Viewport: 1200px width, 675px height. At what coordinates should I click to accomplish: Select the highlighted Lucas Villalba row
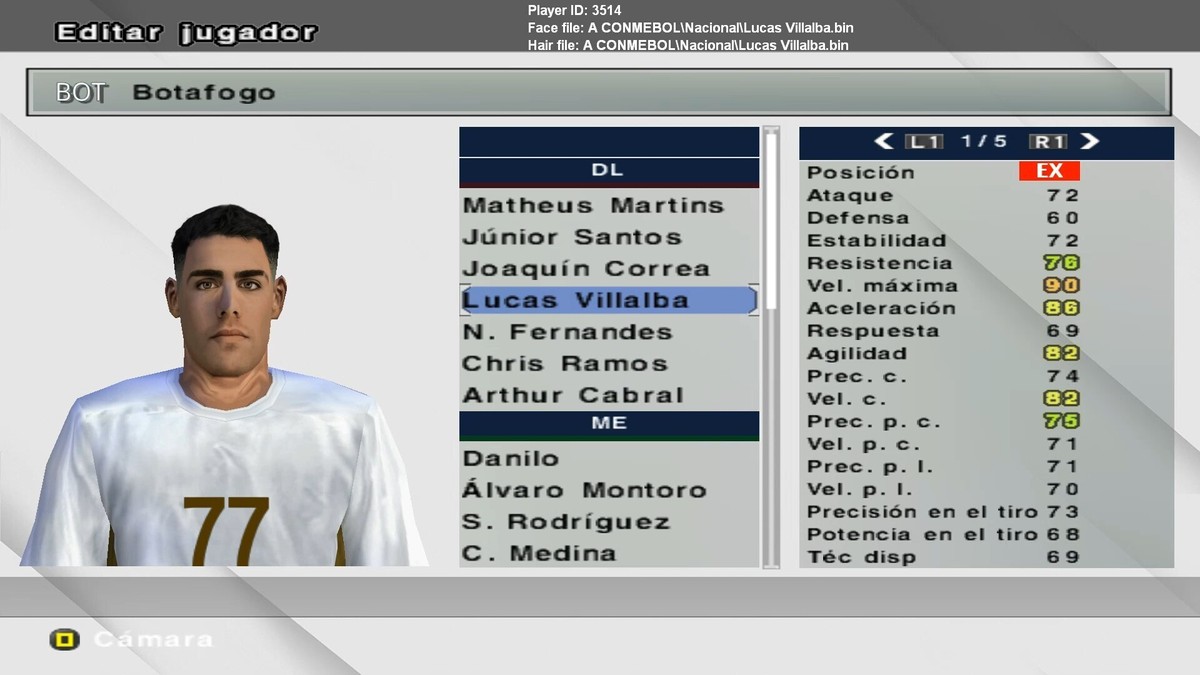click(576, 301)
